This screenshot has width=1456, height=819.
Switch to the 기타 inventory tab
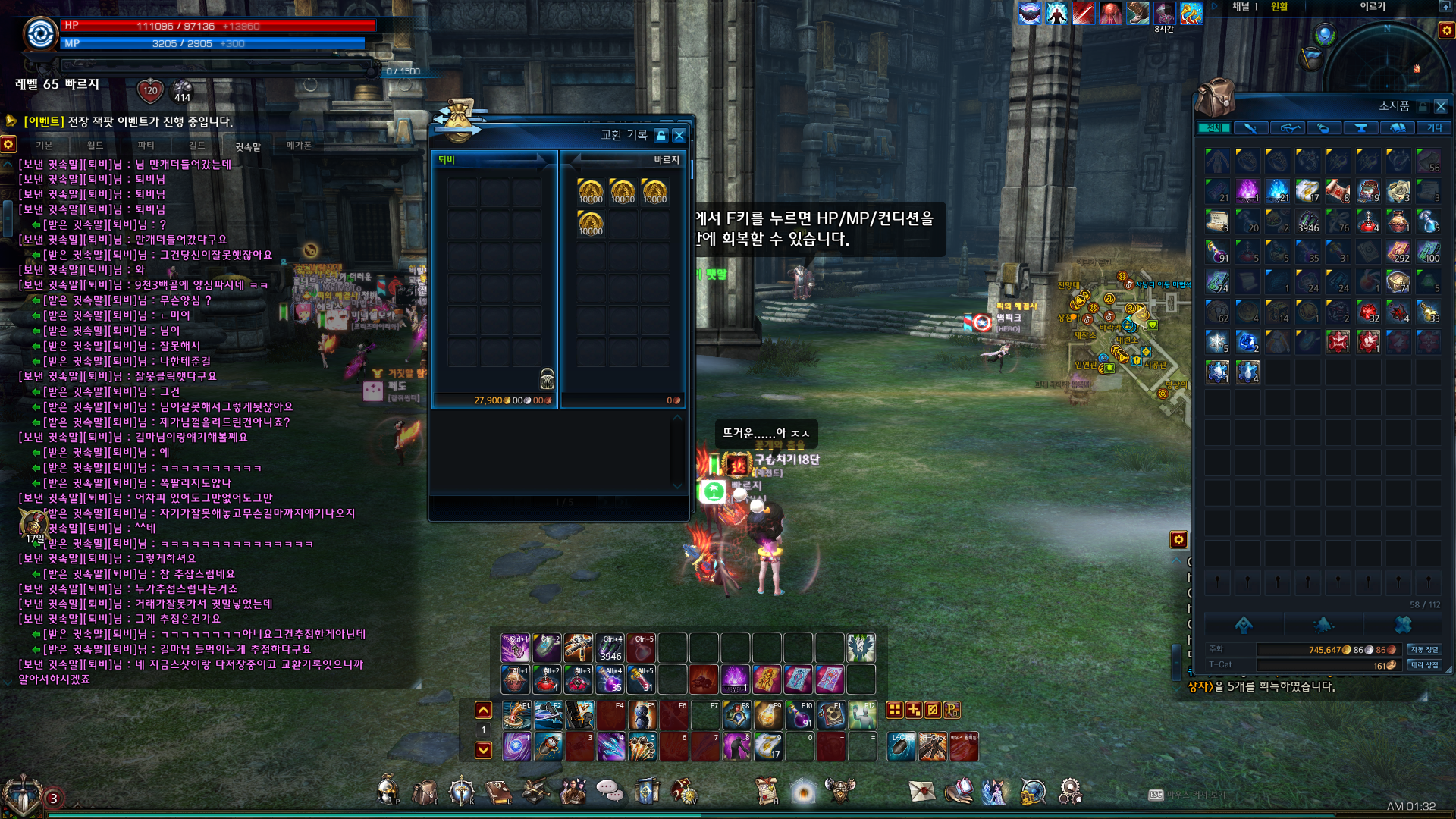pos(1434,128)
